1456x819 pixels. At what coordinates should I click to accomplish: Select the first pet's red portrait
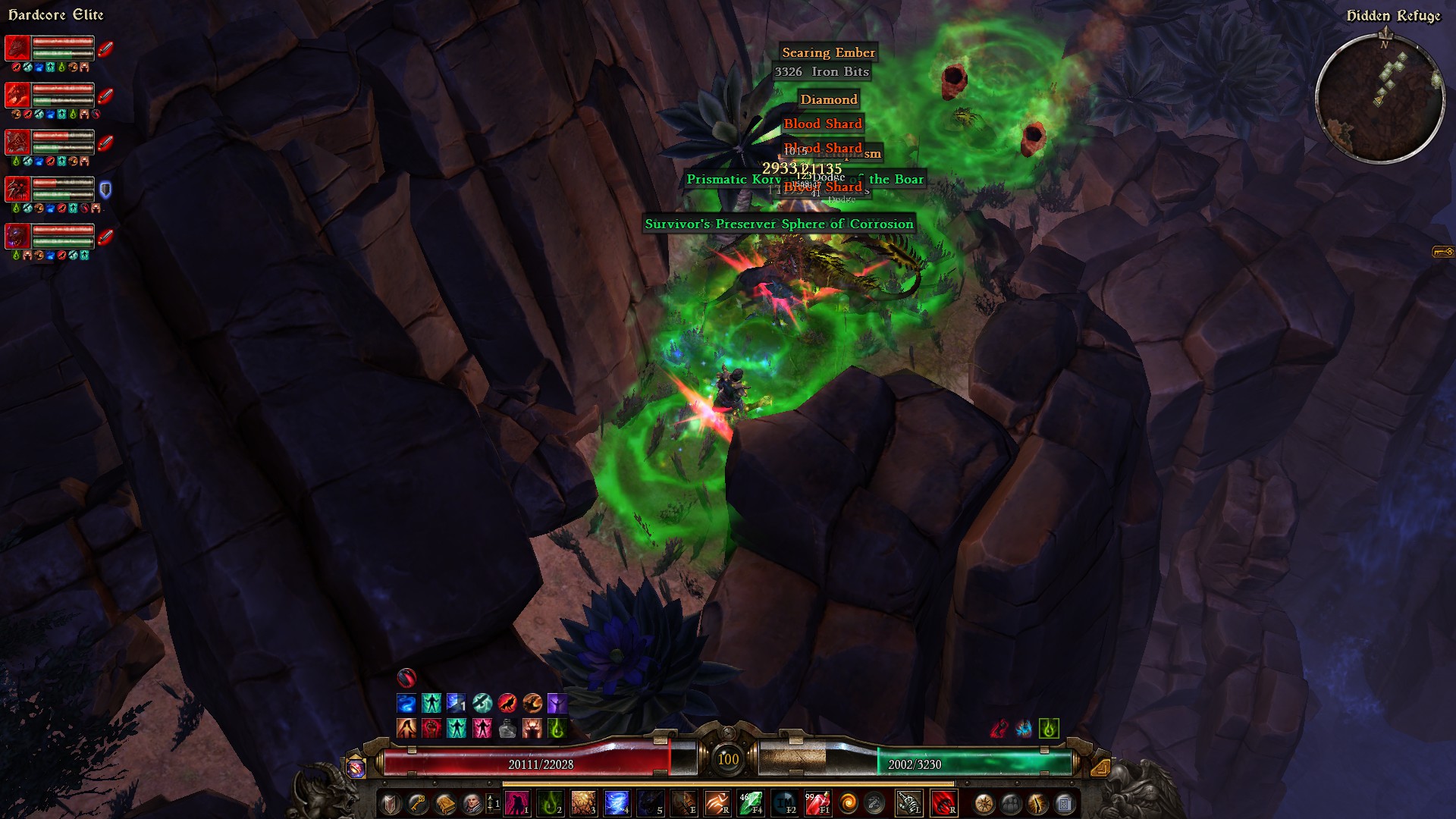17,48
